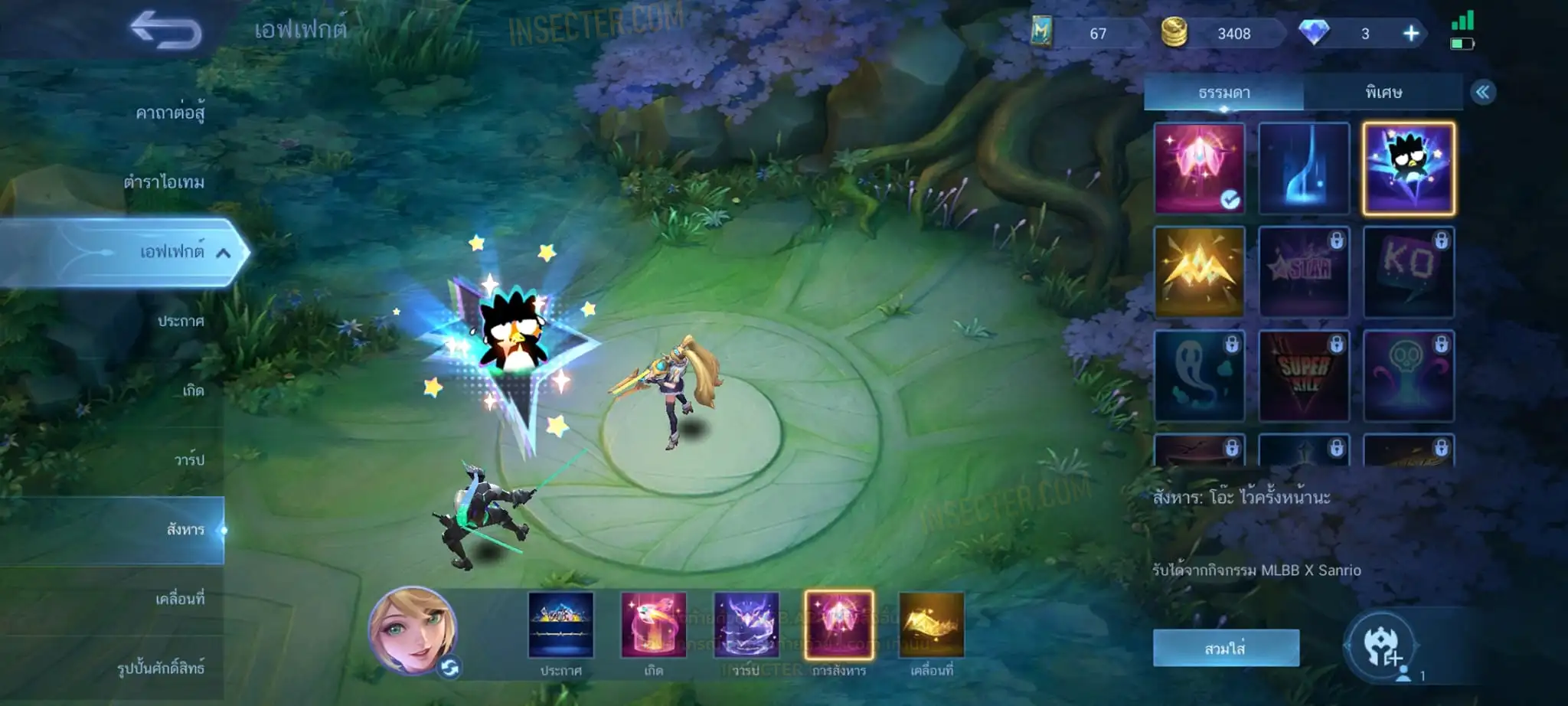Add diamonds with the plus button

(x=1410, y=34)
